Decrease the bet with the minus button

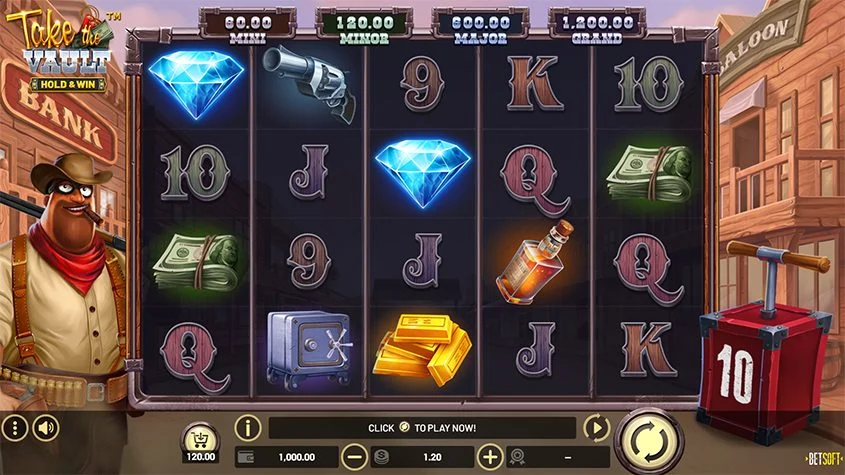point(353,457)
